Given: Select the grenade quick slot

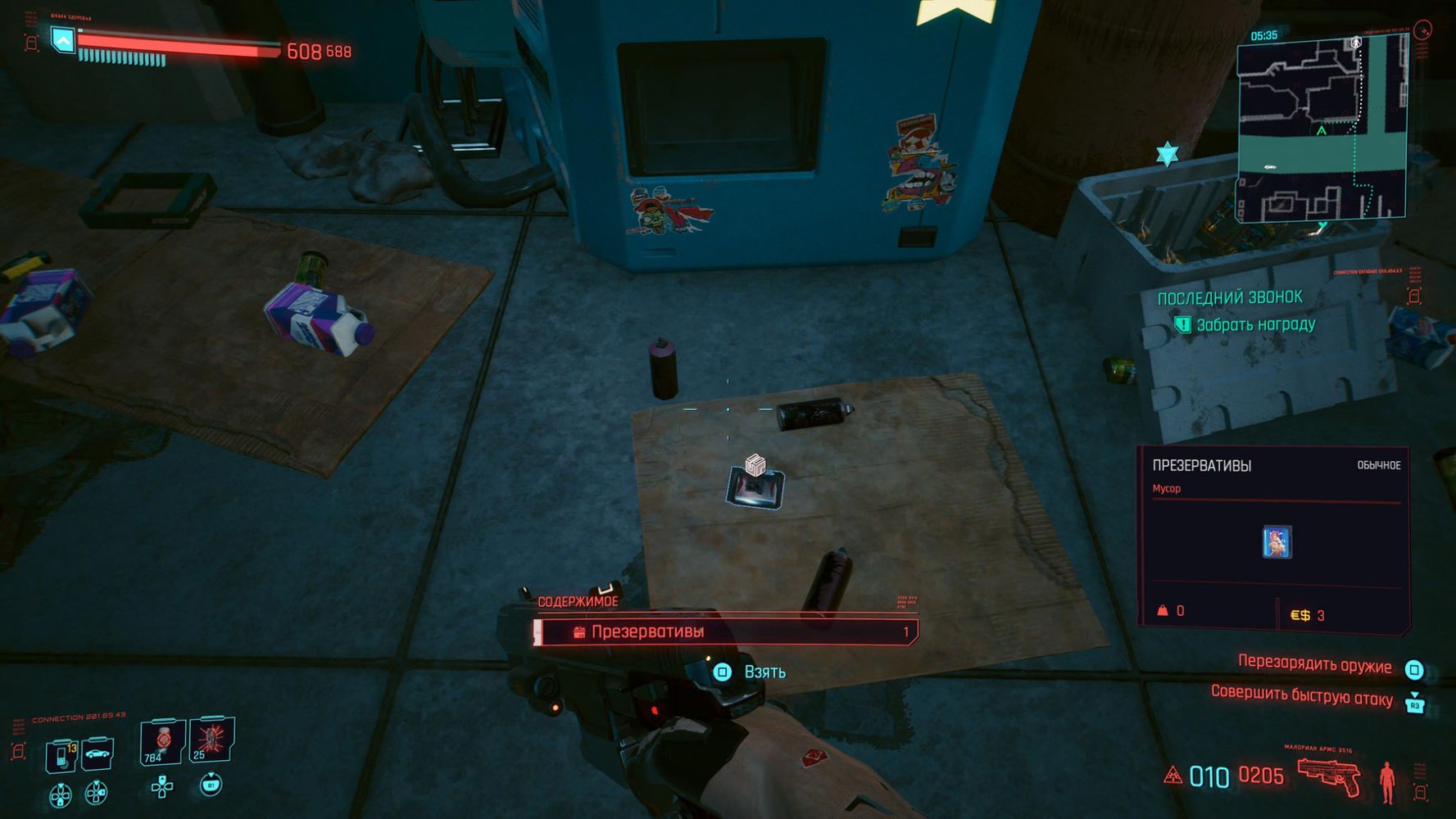Looking at the screenshot, I should pos(211,740).
